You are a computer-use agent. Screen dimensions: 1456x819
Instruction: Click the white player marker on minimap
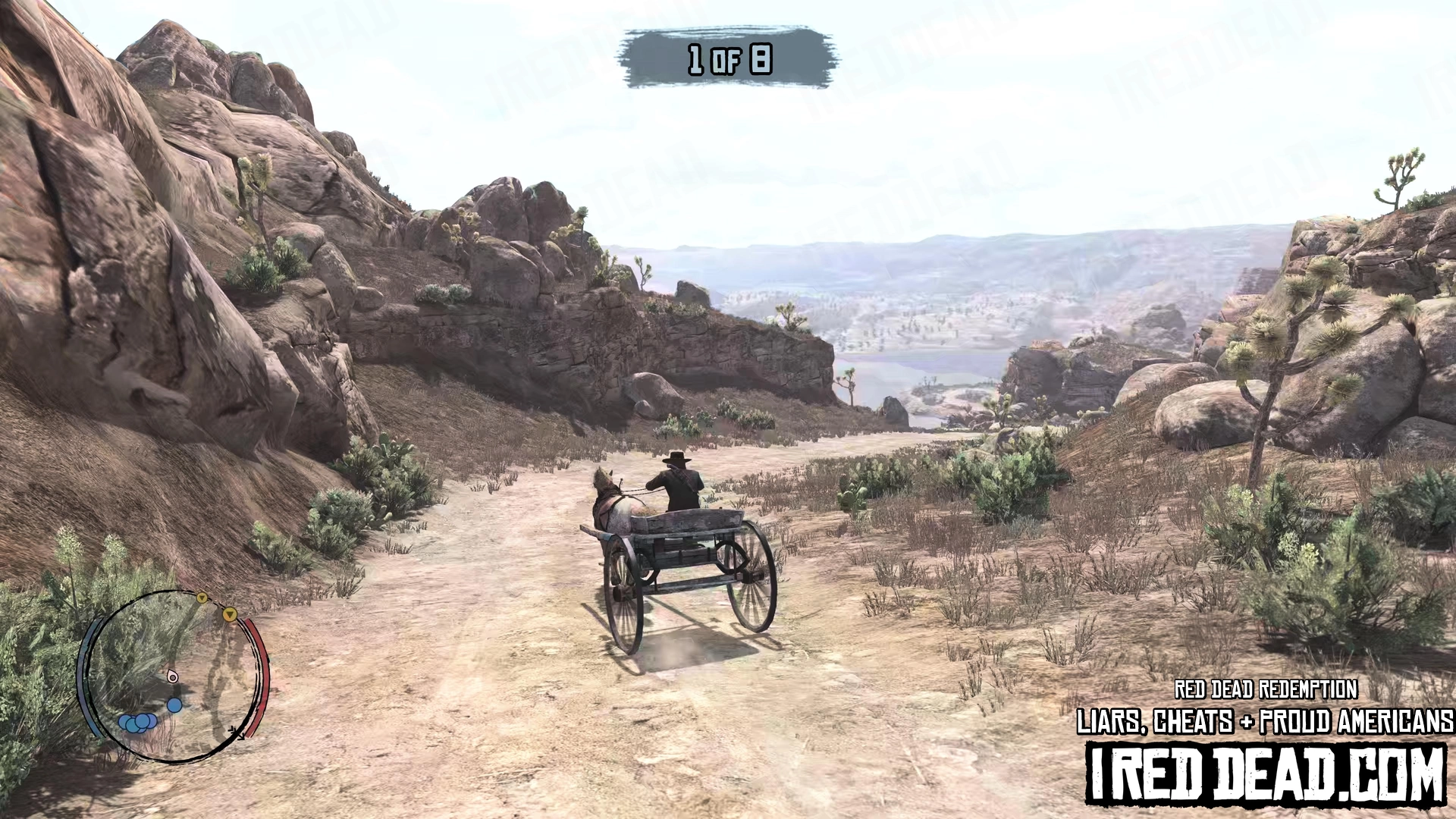pyautogui.click(x=173, y=676)
